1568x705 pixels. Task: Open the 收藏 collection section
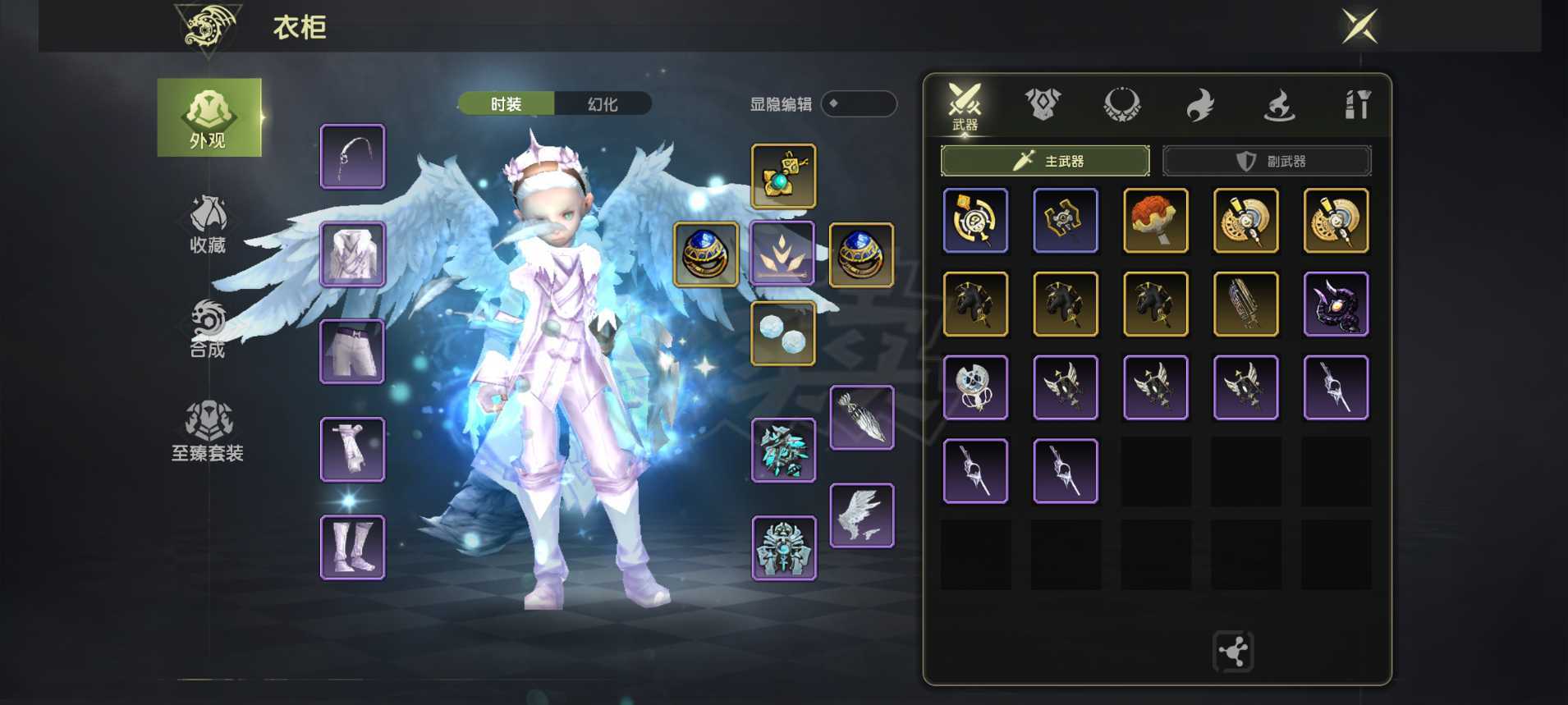(208, 224)
